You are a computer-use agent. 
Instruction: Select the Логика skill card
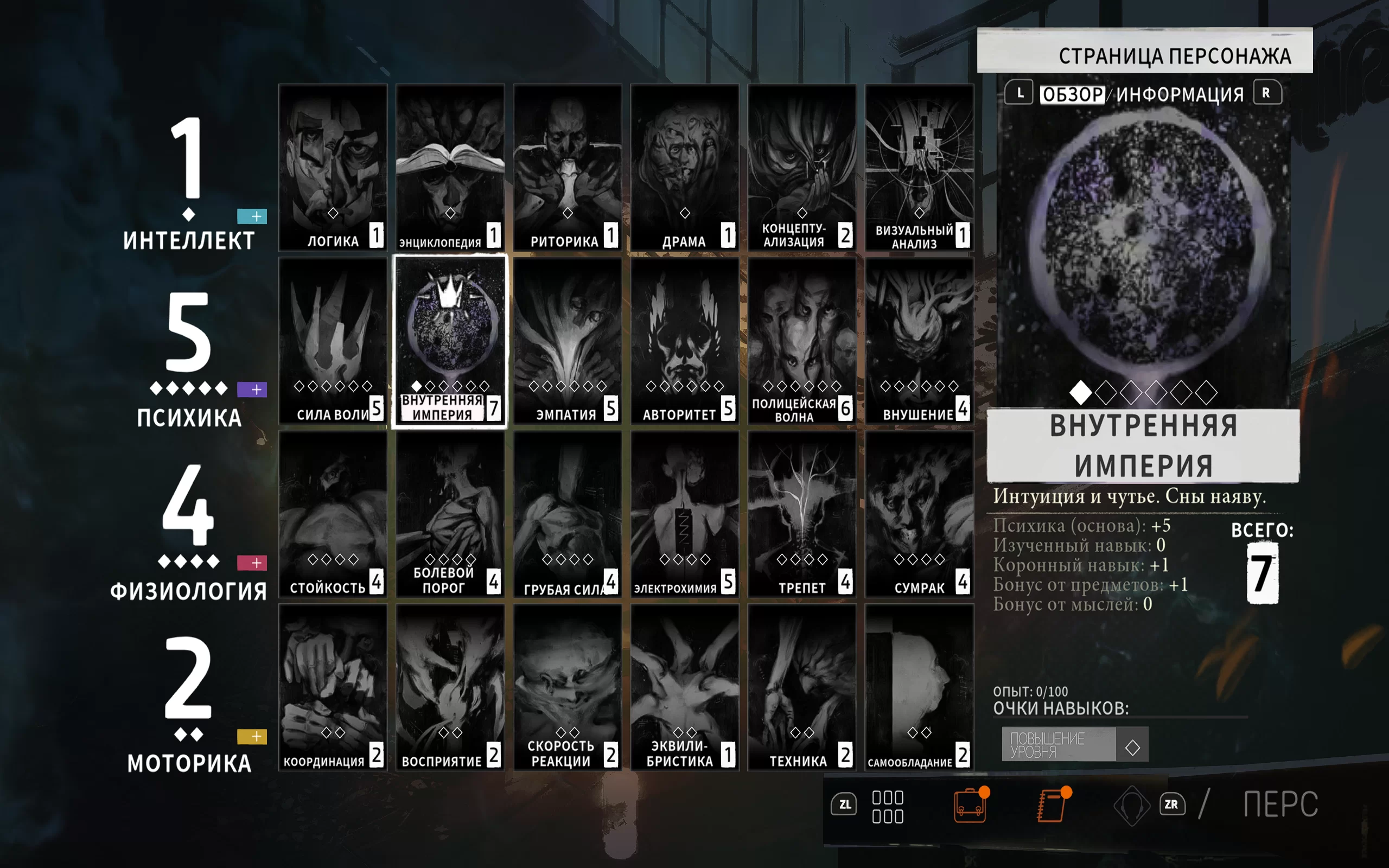(333, 168)
